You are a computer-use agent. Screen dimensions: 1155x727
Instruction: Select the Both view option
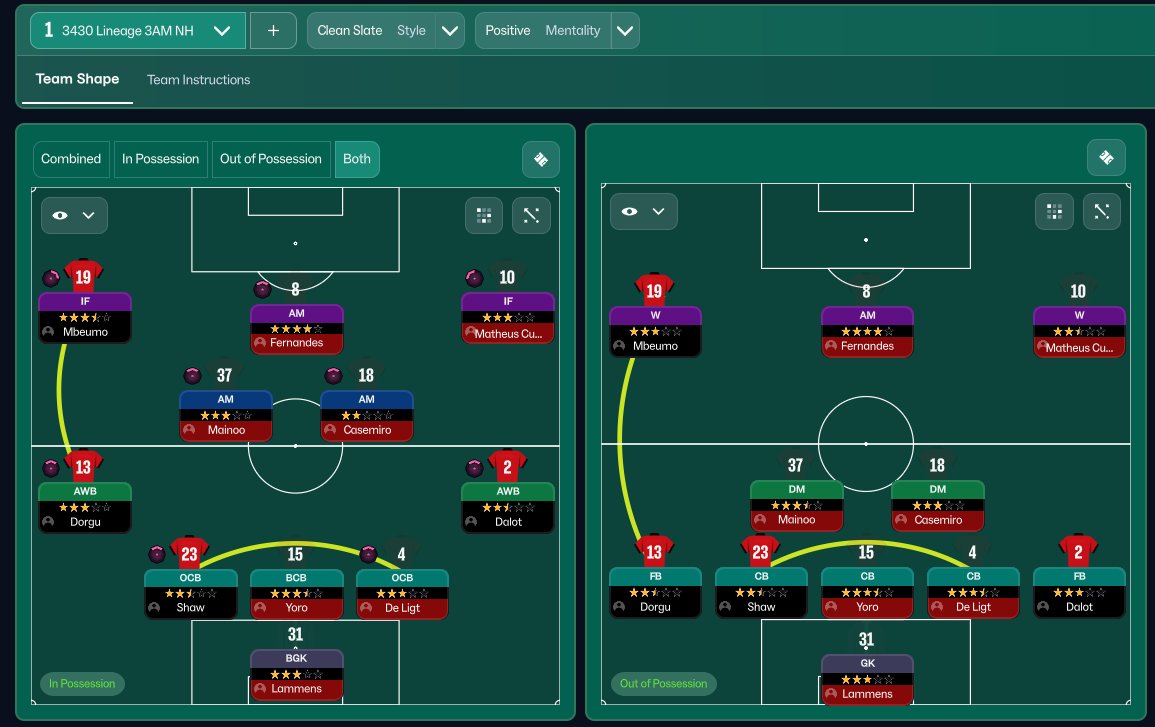(x=357, y=159)
